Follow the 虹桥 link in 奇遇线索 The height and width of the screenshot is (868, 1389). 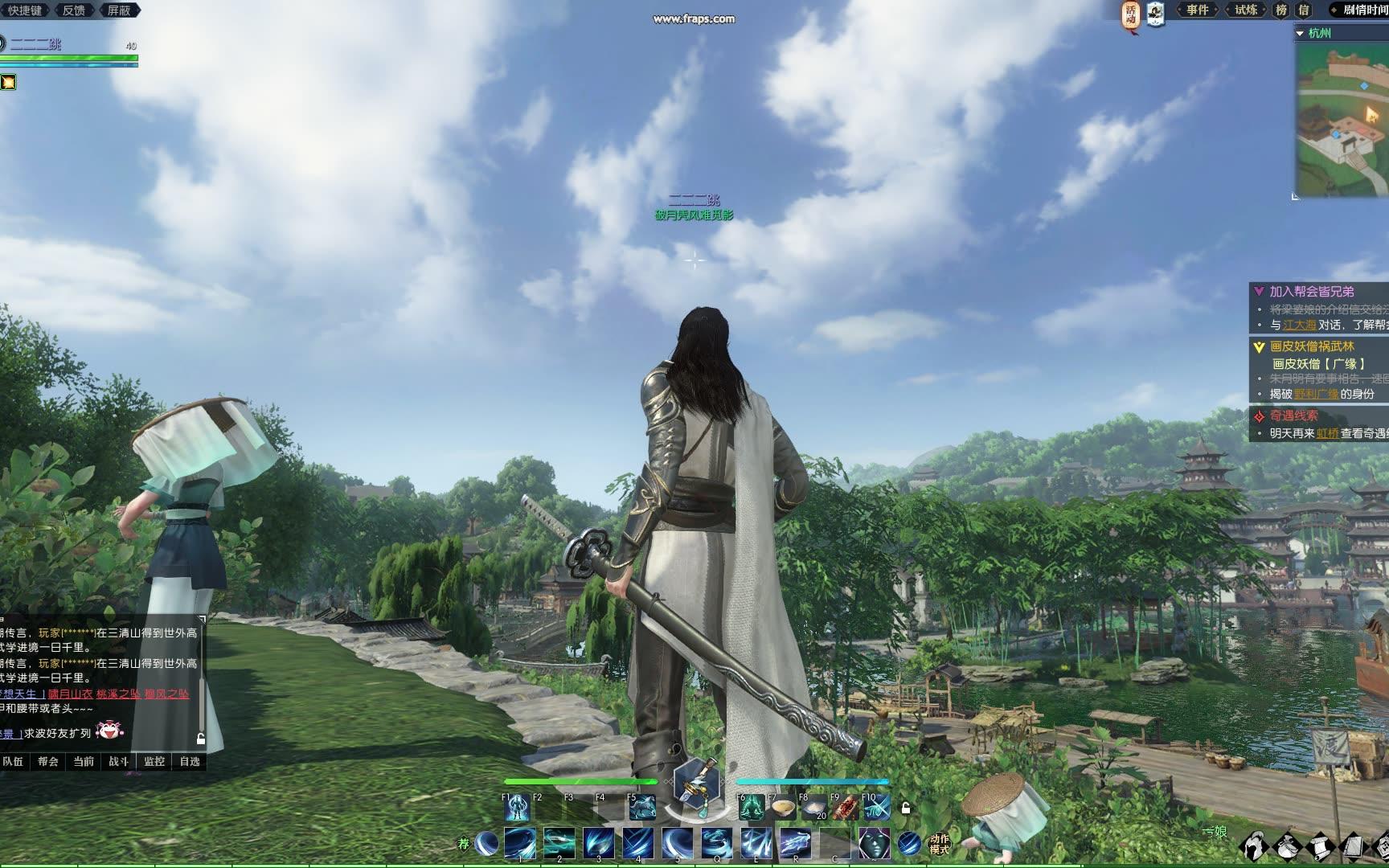(1328, 433)
